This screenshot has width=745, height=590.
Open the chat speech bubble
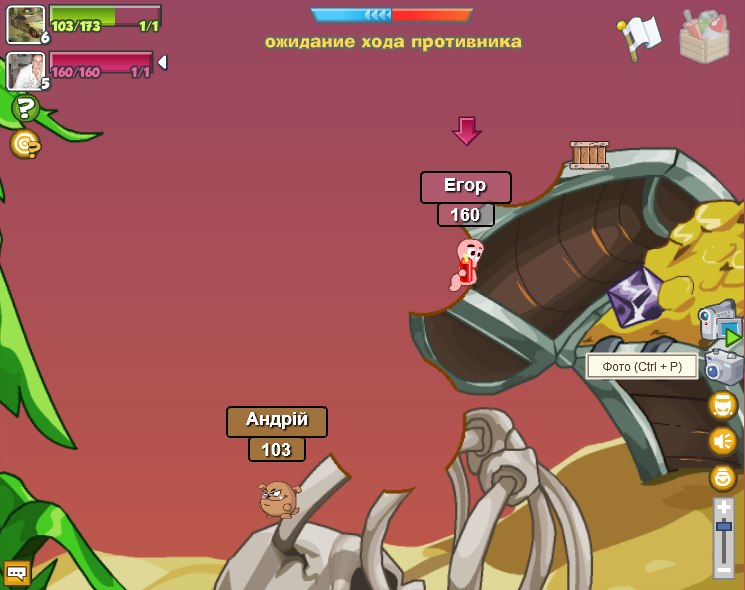click(x=16, y=572)
